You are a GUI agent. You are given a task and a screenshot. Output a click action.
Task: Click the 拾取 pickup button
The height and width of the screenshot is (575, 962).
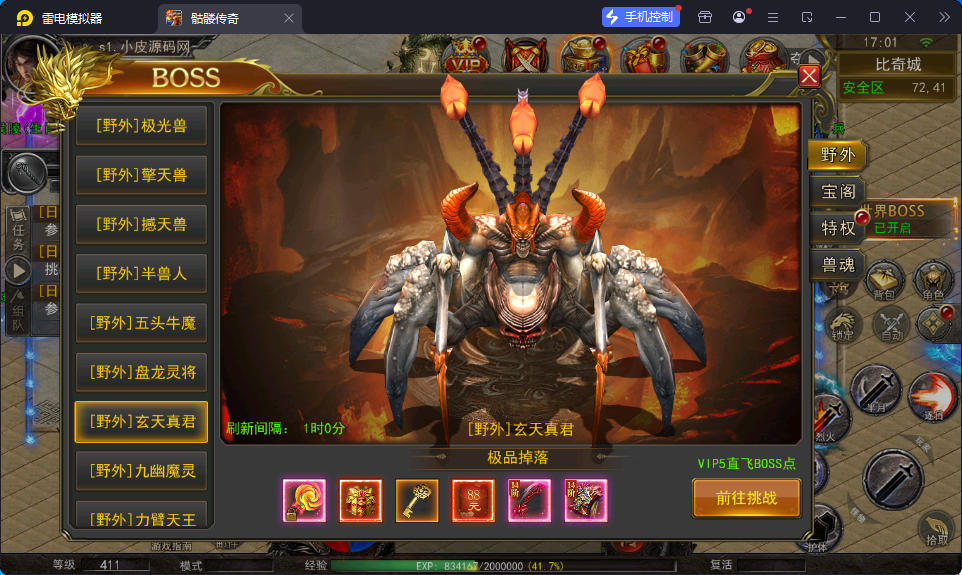pos(935,531)
